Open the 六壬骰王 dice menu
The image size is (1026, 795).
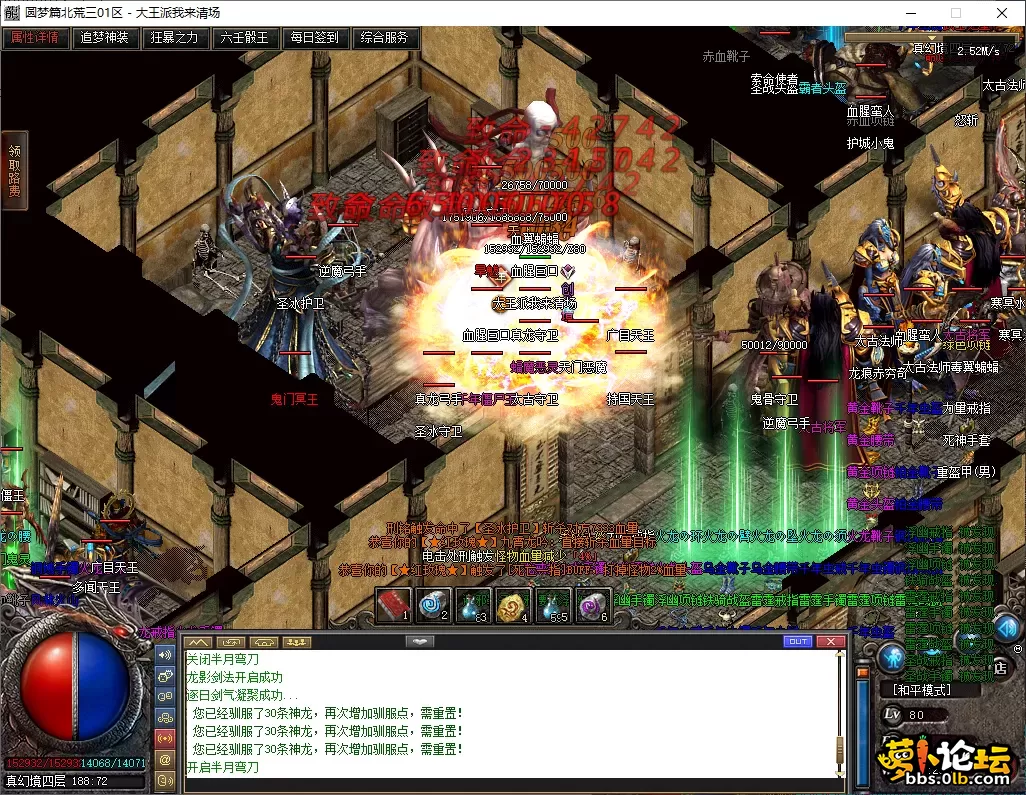tap(245, 38)
